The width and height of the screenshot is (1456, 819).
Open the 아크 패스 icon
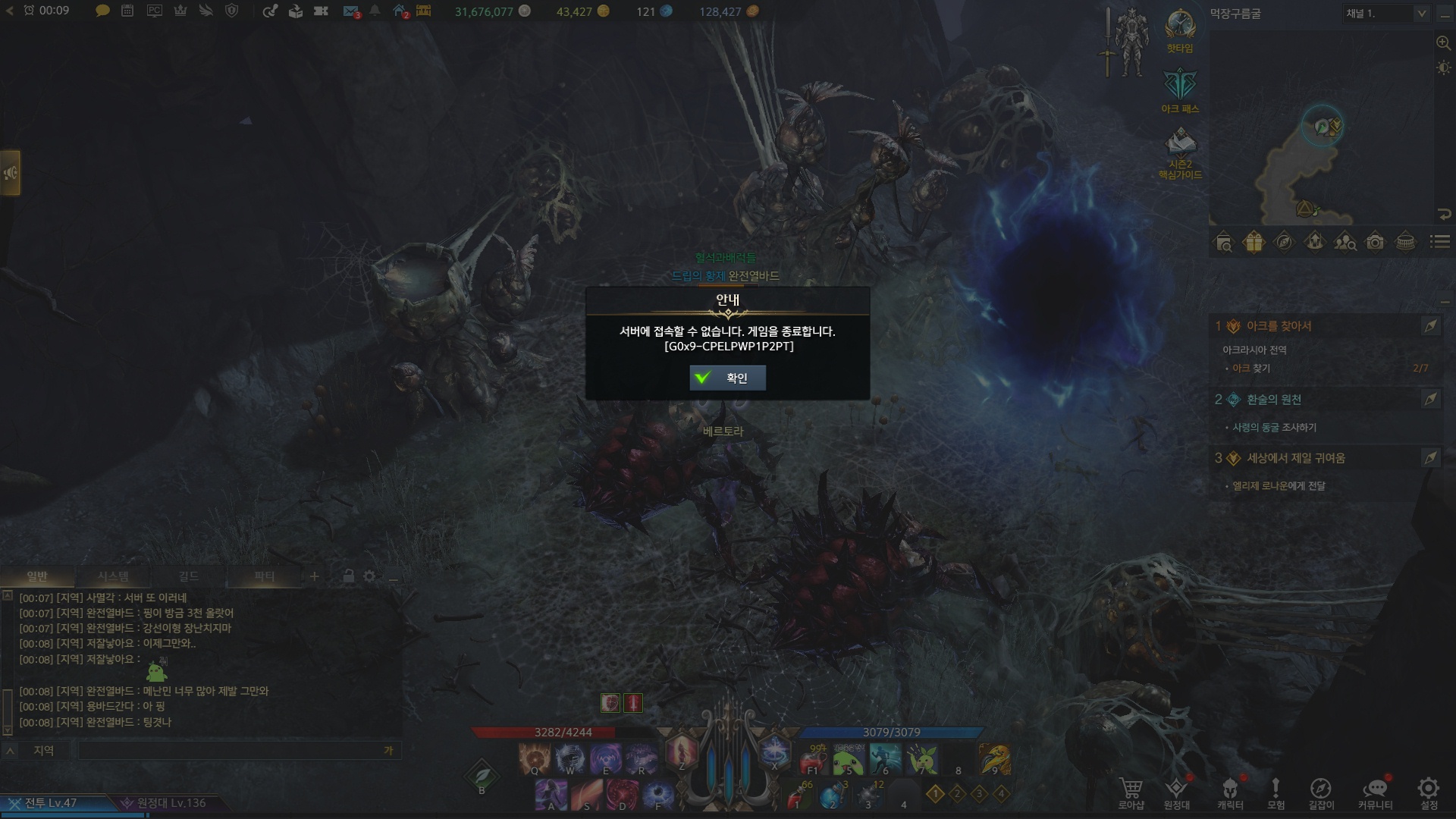coord(1180,91)
